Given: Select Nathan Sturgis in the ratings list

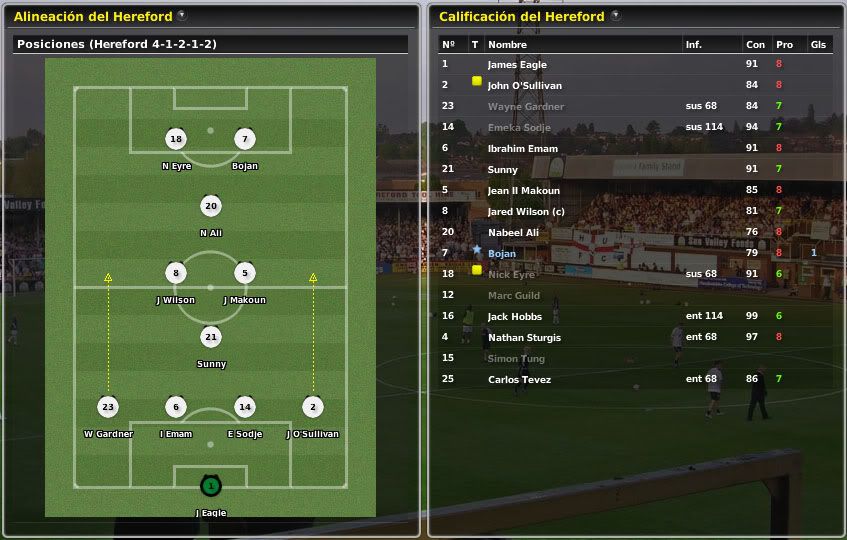Looking at the screenshot, I should (524, 338).
